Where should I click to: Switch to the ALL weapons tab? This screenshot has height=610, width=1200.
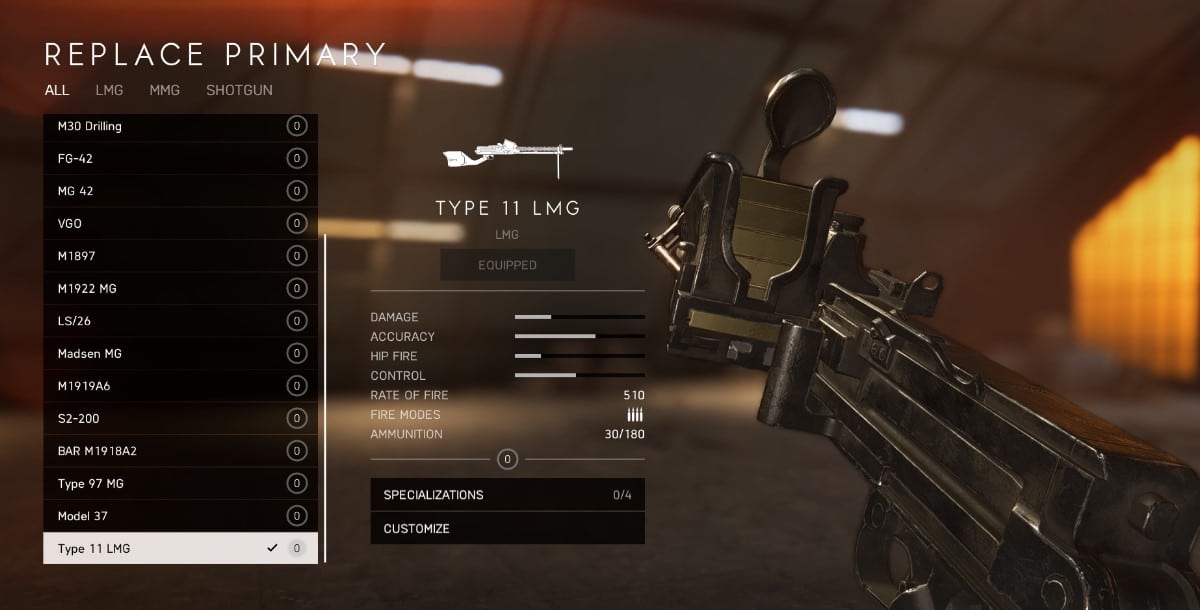tap(57, 90)
